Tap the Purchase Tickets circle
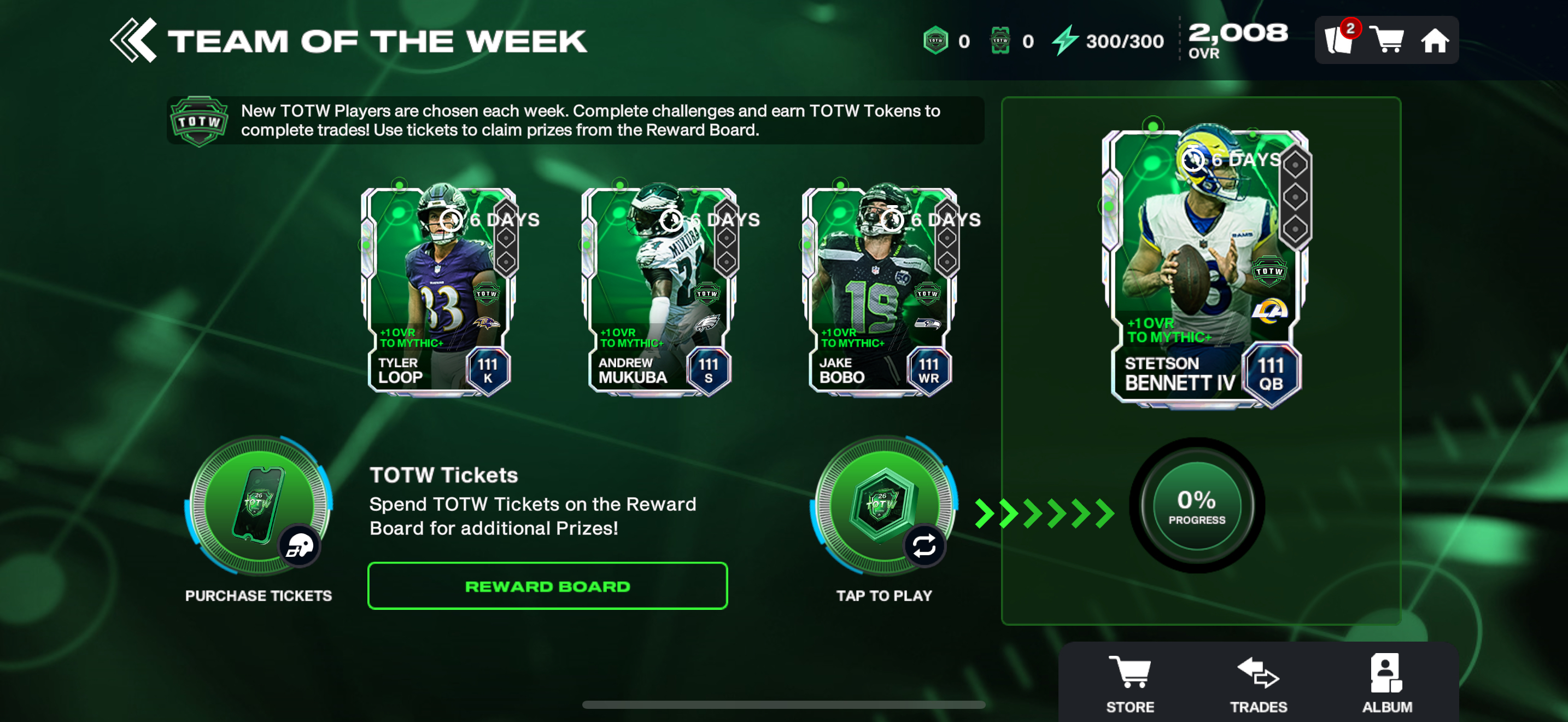Image resolution: width=1568 pixels, height=722 pixels. pyautogui.click(x=259, y=506)
